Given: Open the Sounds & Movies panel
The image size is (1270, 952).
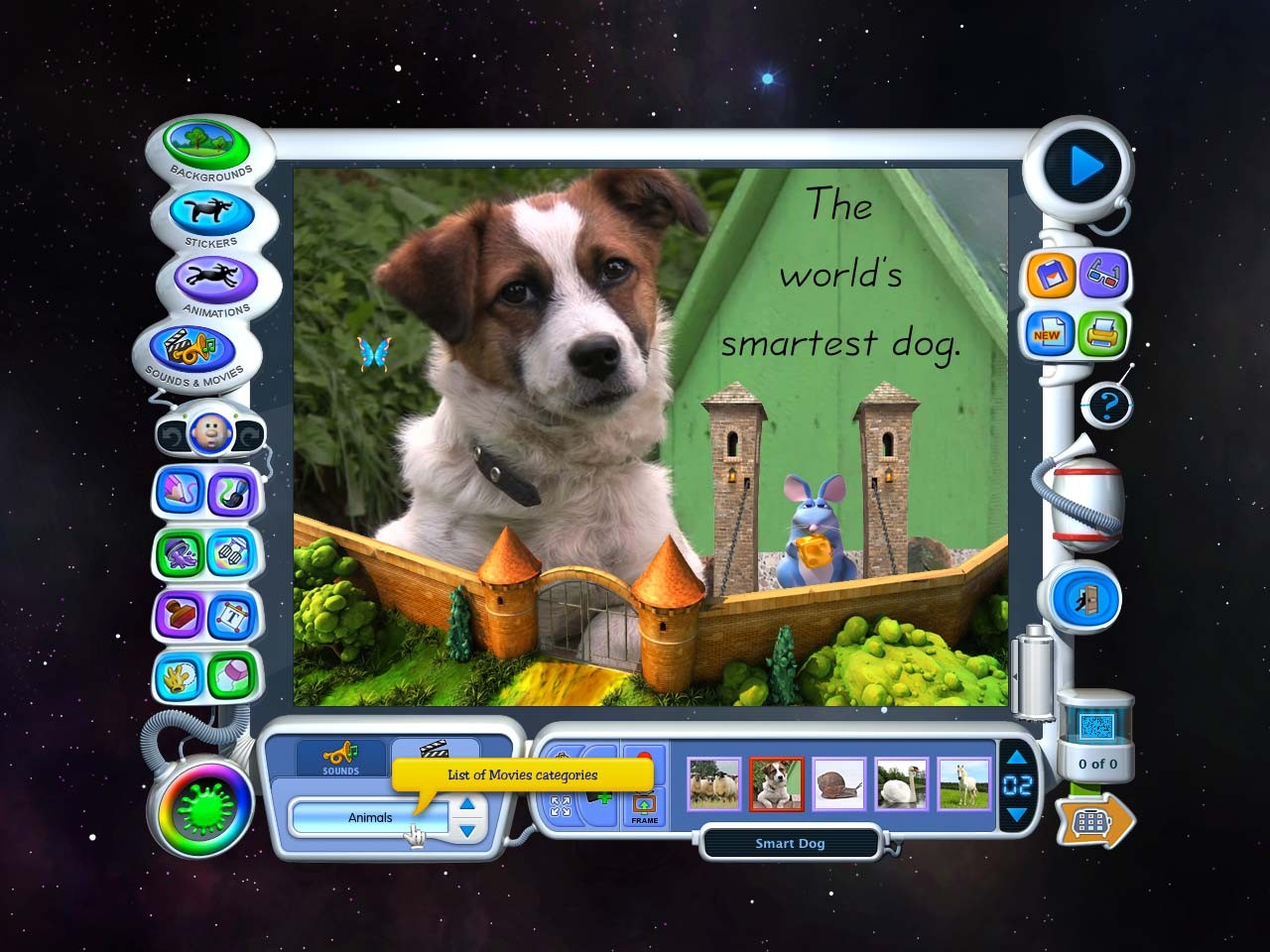Looking at the screenshot, I should coord(196,349).
